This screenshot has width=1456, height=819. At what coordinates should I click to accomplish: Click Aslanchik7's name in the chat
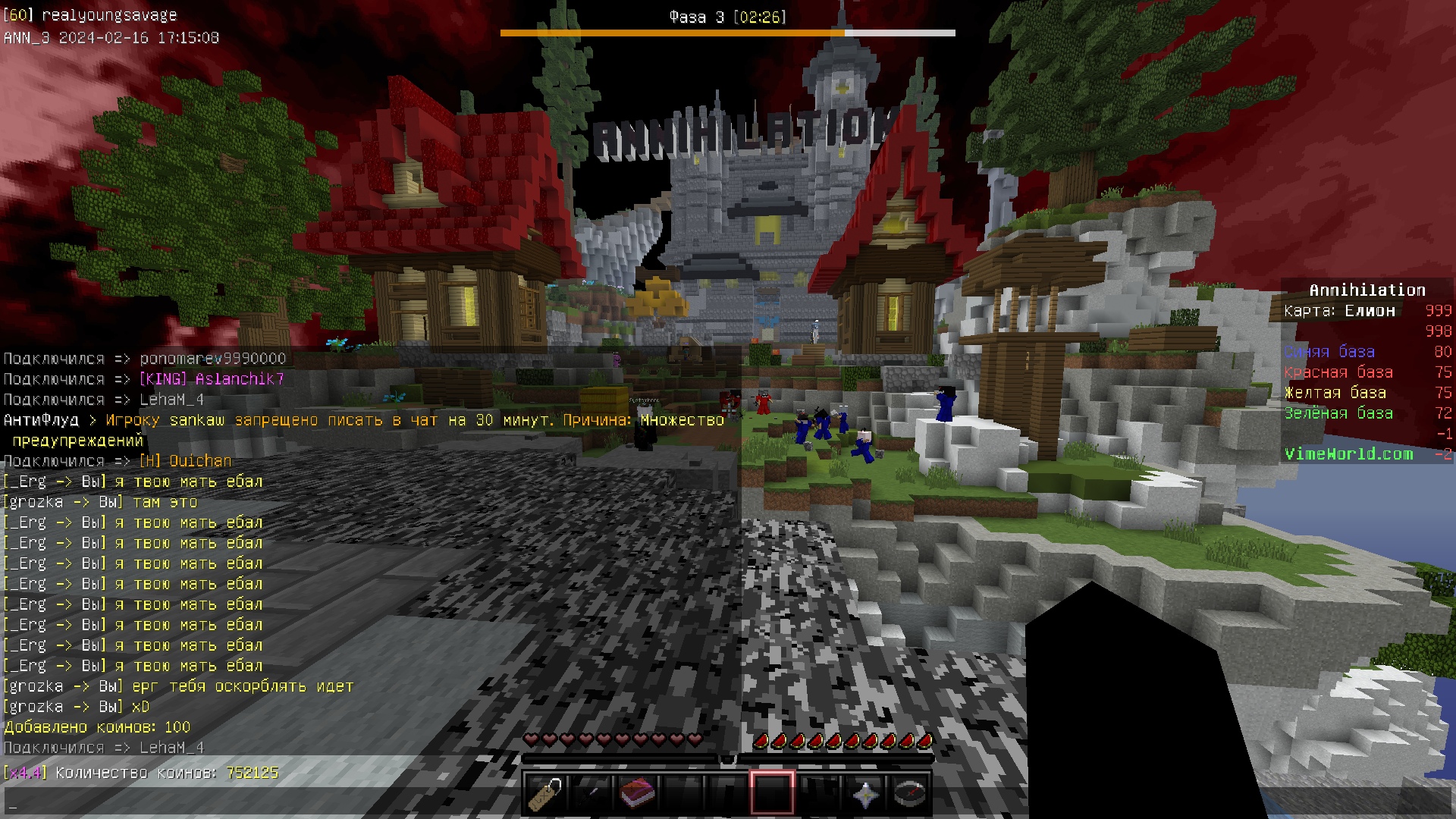coord(239,379)
